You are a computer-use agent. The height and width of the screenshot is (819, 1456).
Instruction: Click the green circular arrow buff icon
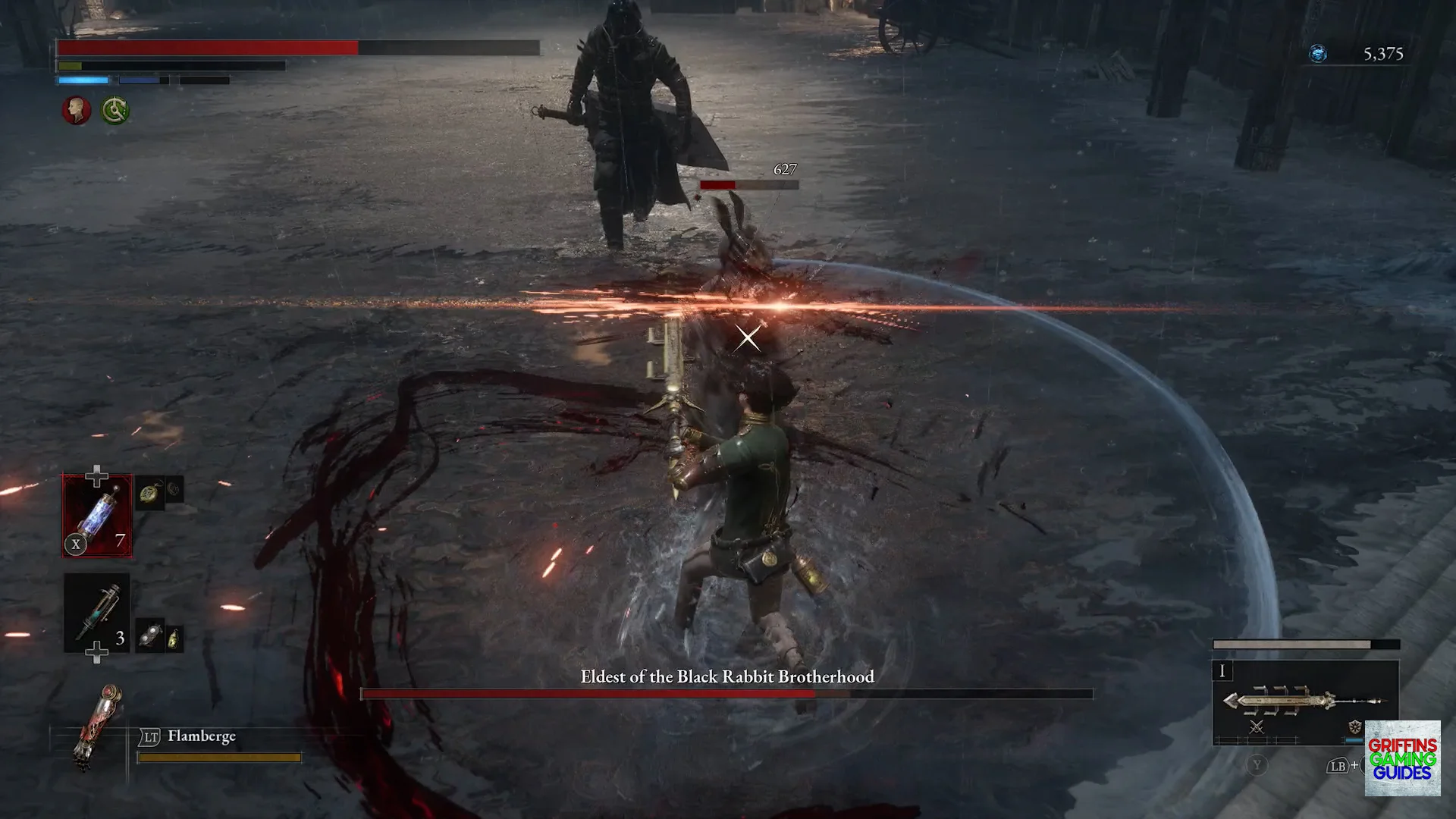click(x=115, y=111)
